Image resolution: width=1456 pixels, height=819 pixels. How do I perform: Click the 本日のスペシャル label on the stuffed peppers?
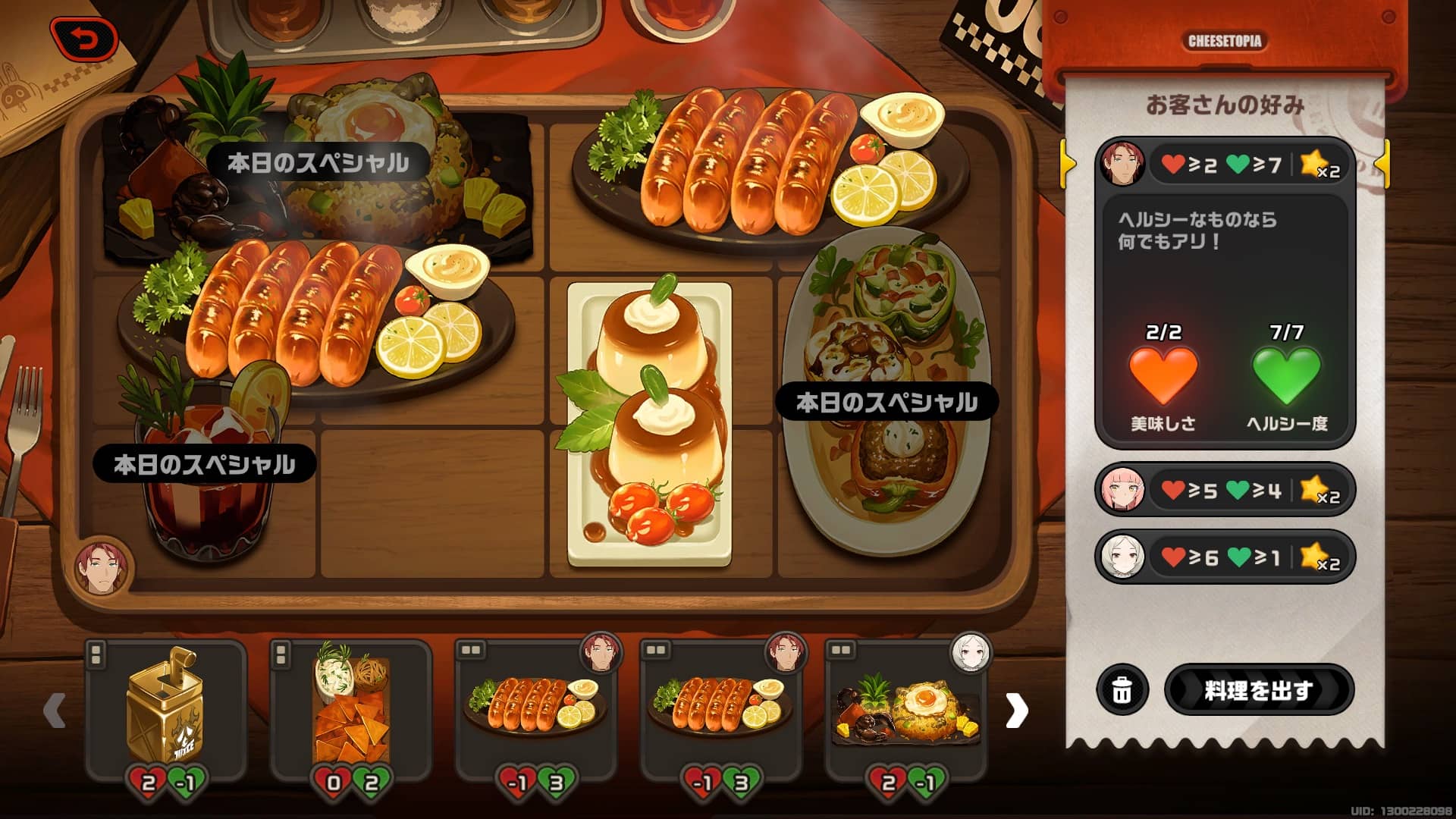[886, 400]
